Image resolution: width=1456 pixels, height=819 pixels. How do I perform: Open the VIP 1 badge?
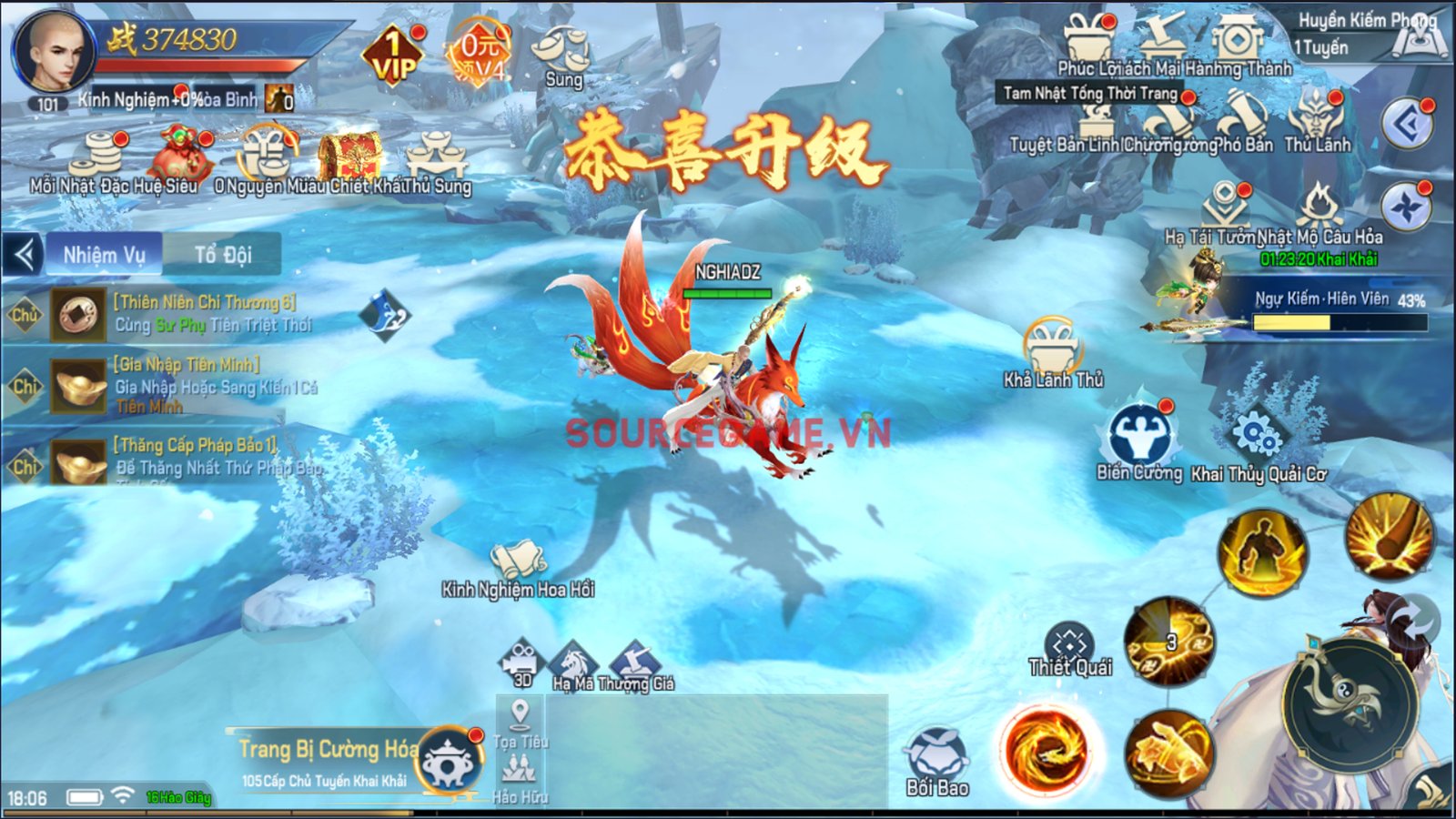pos(393,55)
